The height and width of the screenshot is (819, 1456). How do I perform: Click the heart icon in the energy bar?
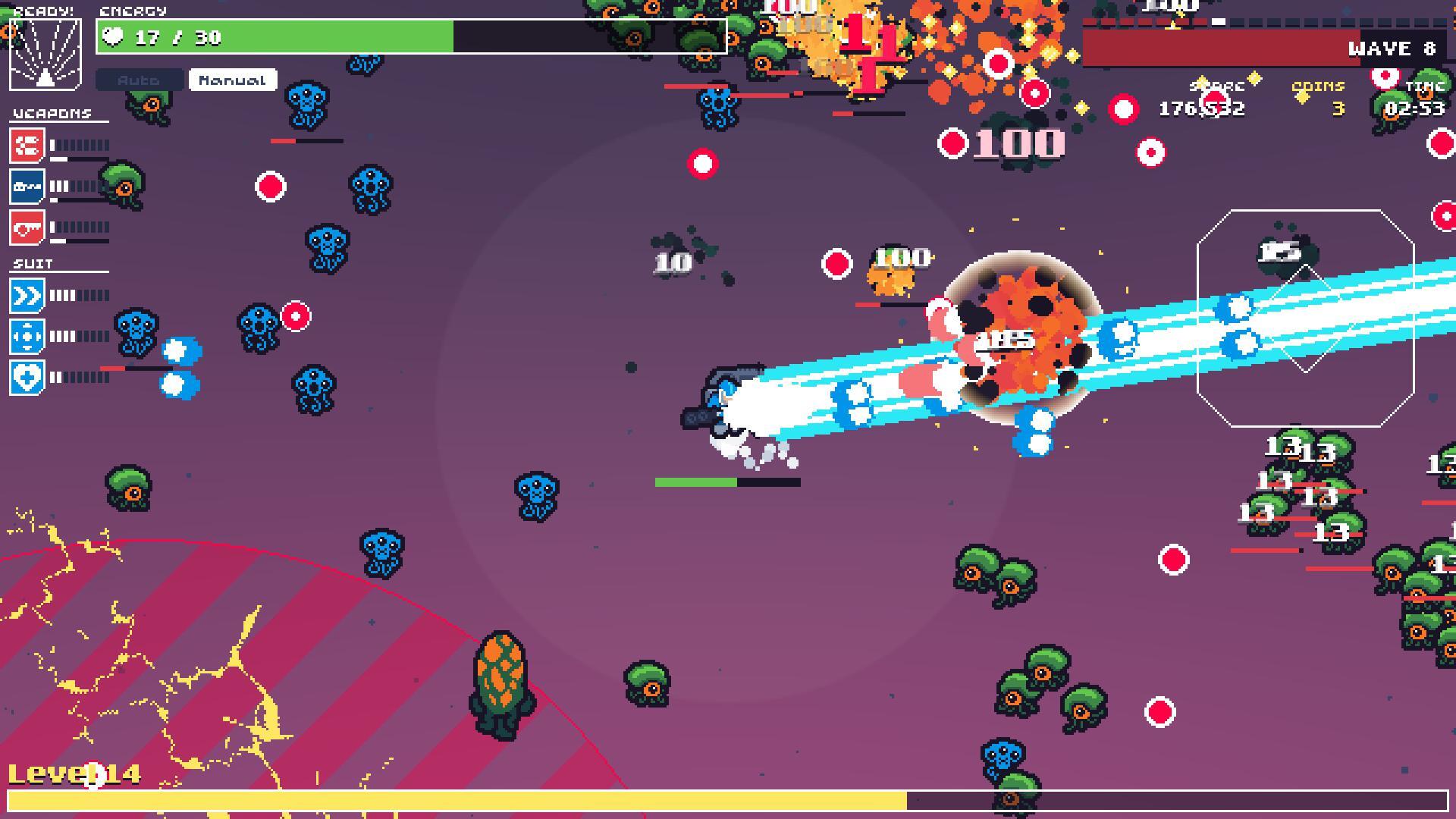tap(112, 36)
